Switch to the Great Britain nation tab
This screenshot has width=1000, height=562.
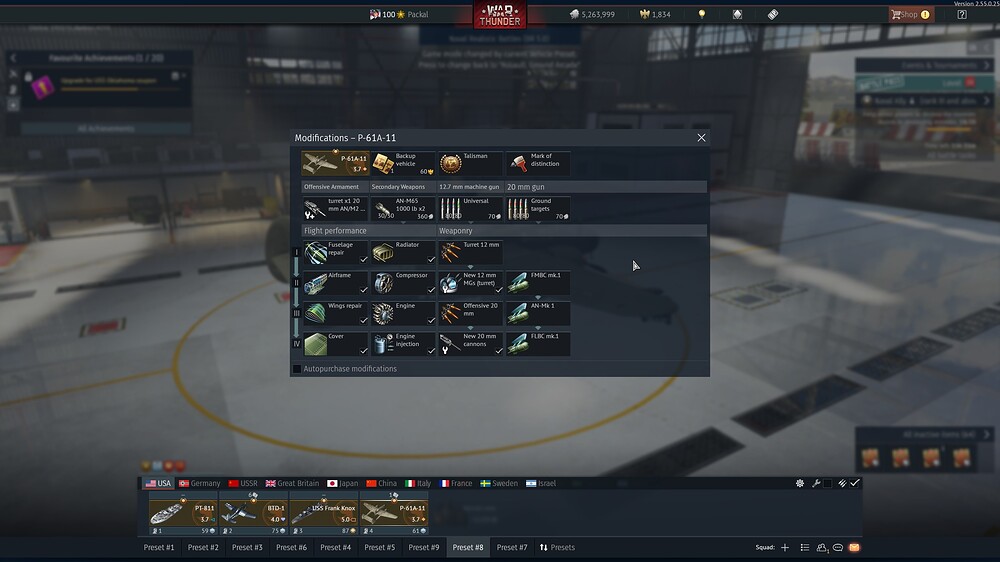[292, 483]
